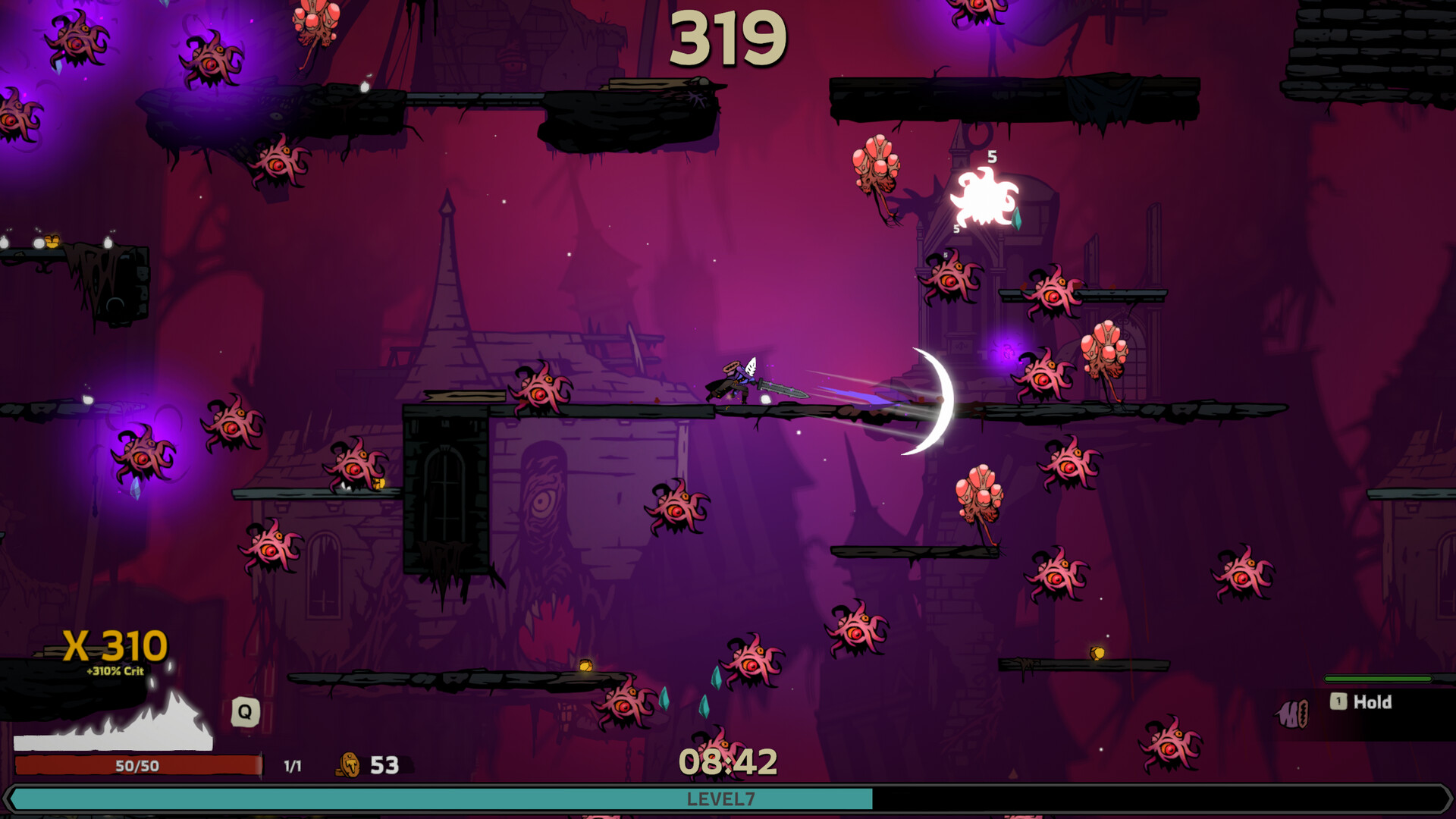Viewport: 1456px width, 819px height.
Task: Click the +310% Crit label
Action: click(x=115, y=672)
